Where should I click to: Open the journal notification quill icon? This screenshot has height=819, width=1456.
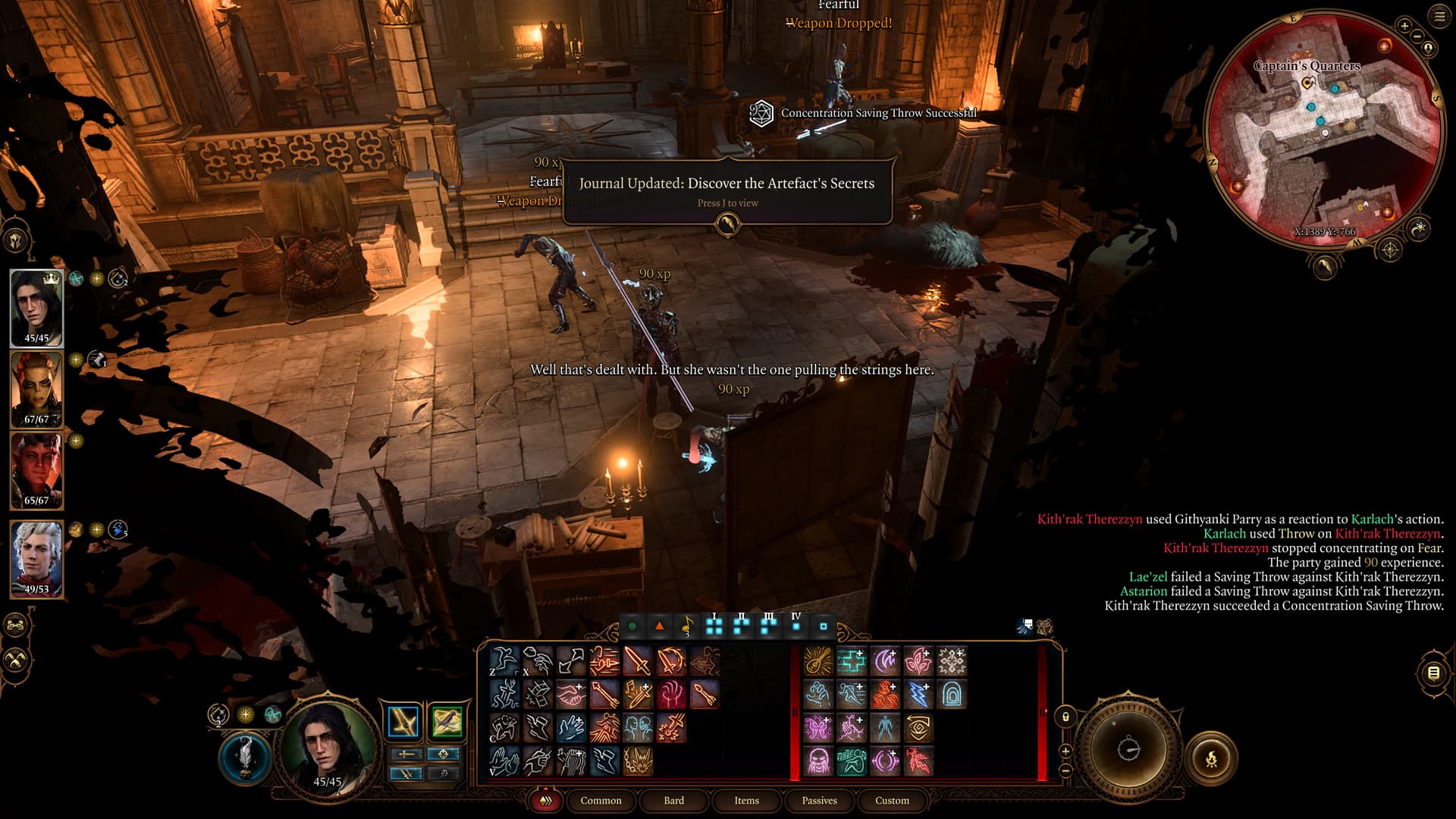coord(727,224)
